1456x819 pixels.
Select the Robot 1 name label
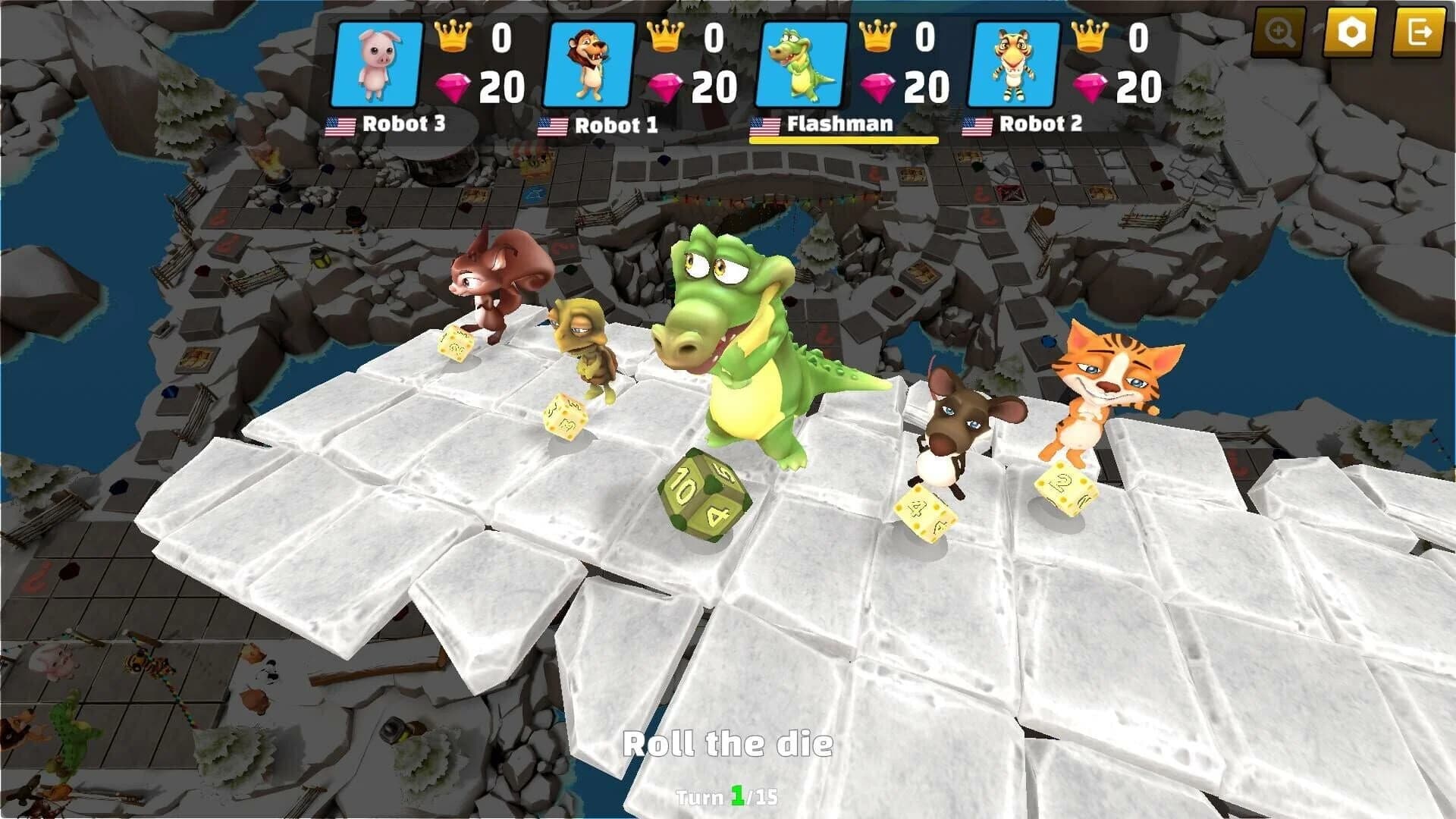[x=618, y=124]
